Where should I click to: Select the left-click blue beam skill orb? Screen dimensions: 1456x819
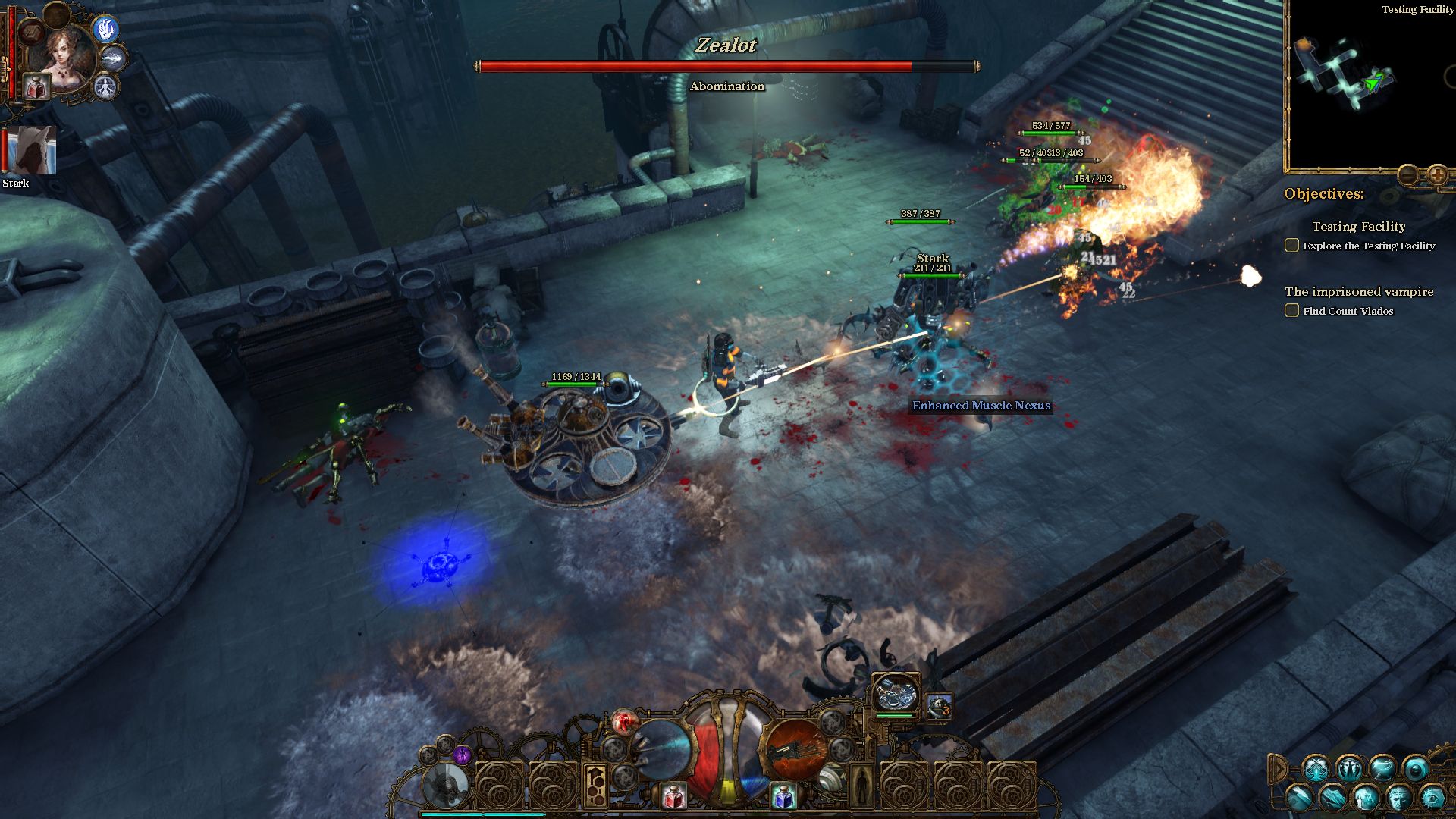point(661,749)
